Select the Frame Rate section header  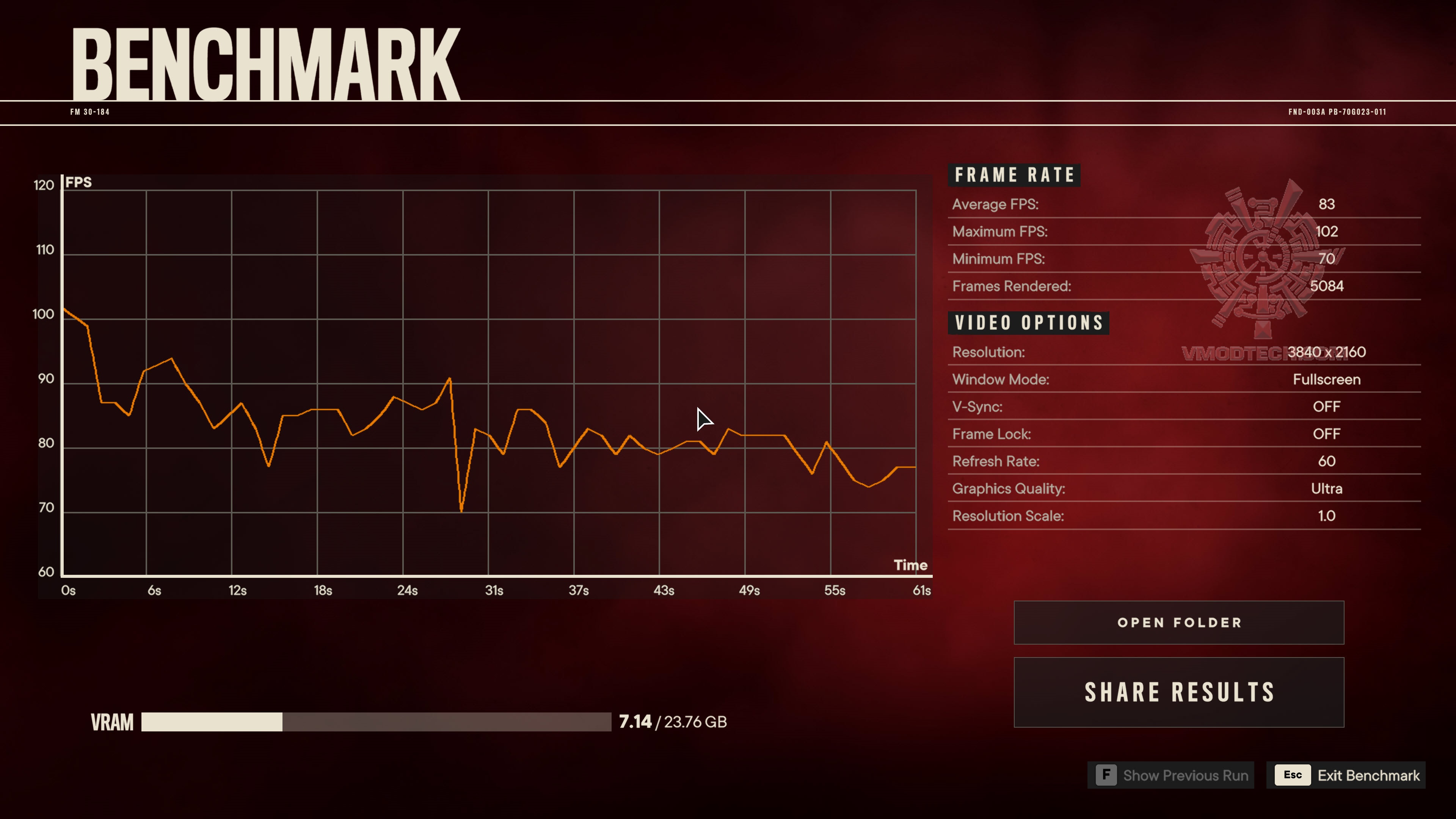click(x=1015, y=175)
